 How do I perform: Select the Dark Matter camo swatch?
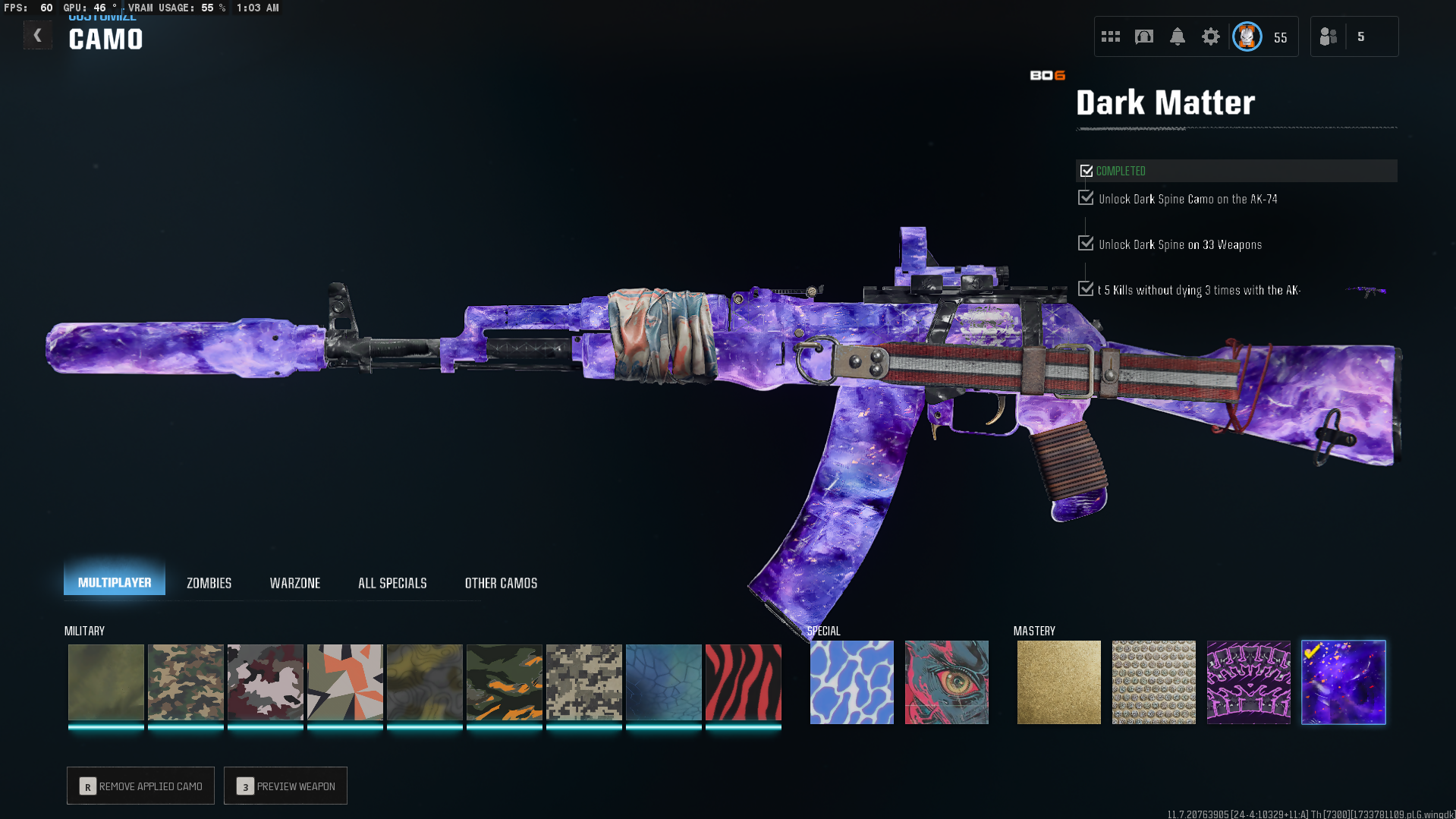click(x=1343, y=682)
